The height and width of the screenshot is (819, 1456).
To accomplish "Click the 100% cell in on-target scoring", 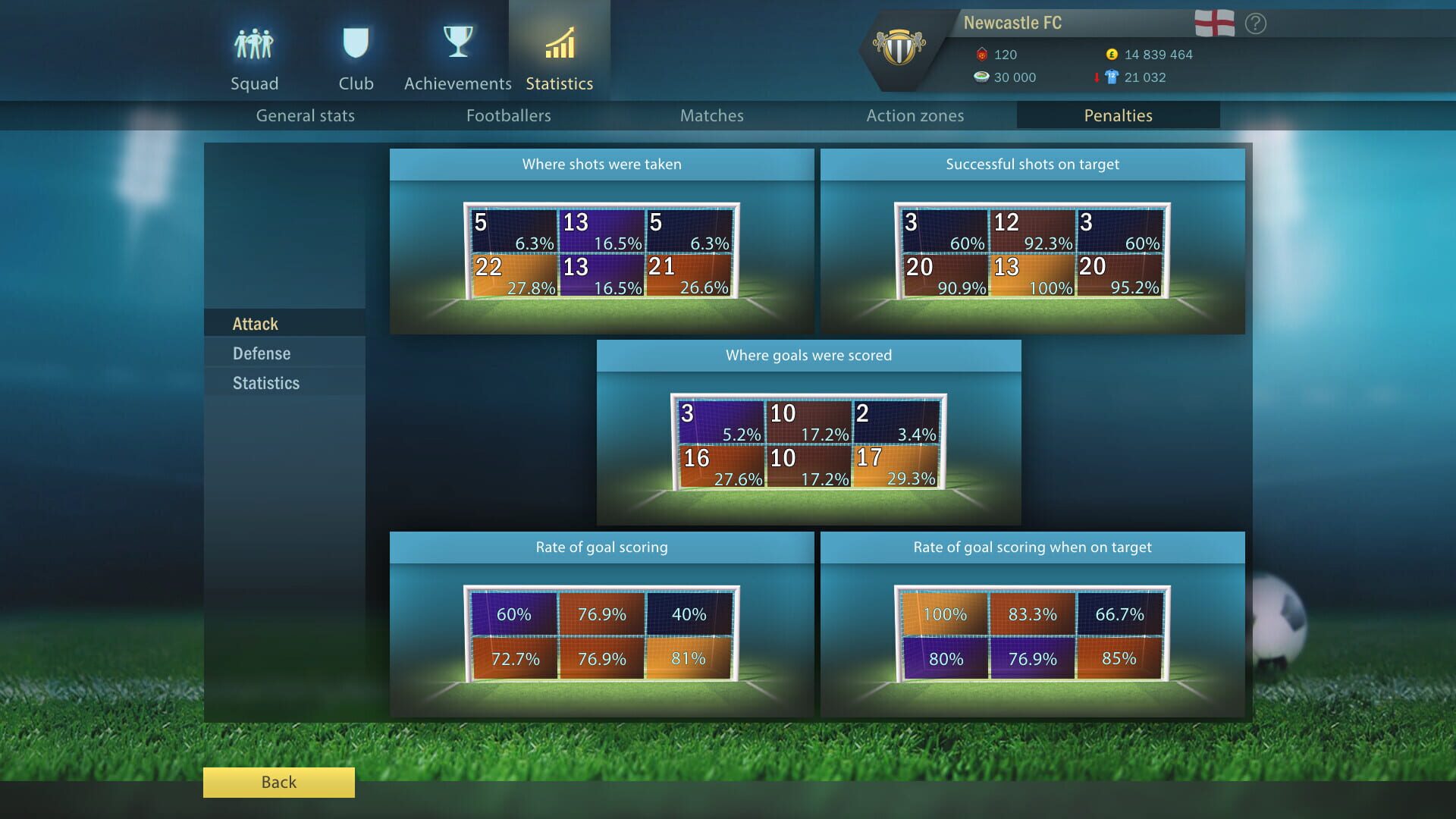I will (944, 615).
